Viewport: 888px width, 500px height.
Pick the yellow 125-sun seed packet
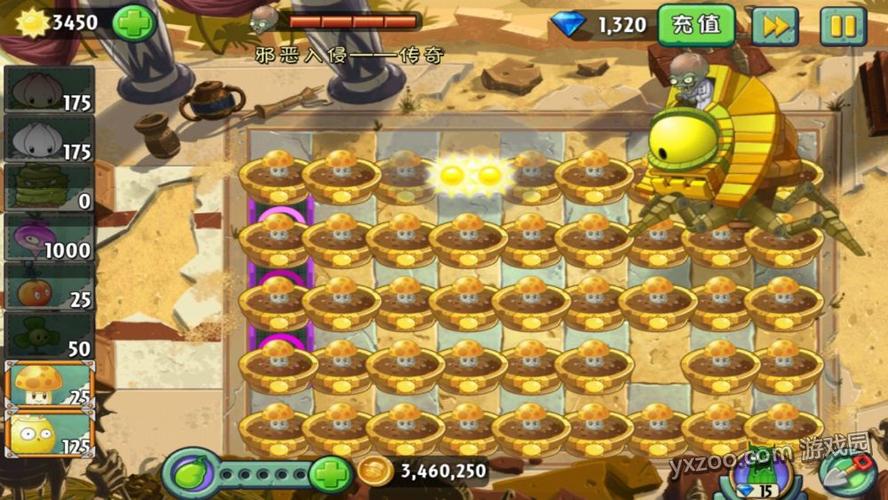(x=48, y=434)
